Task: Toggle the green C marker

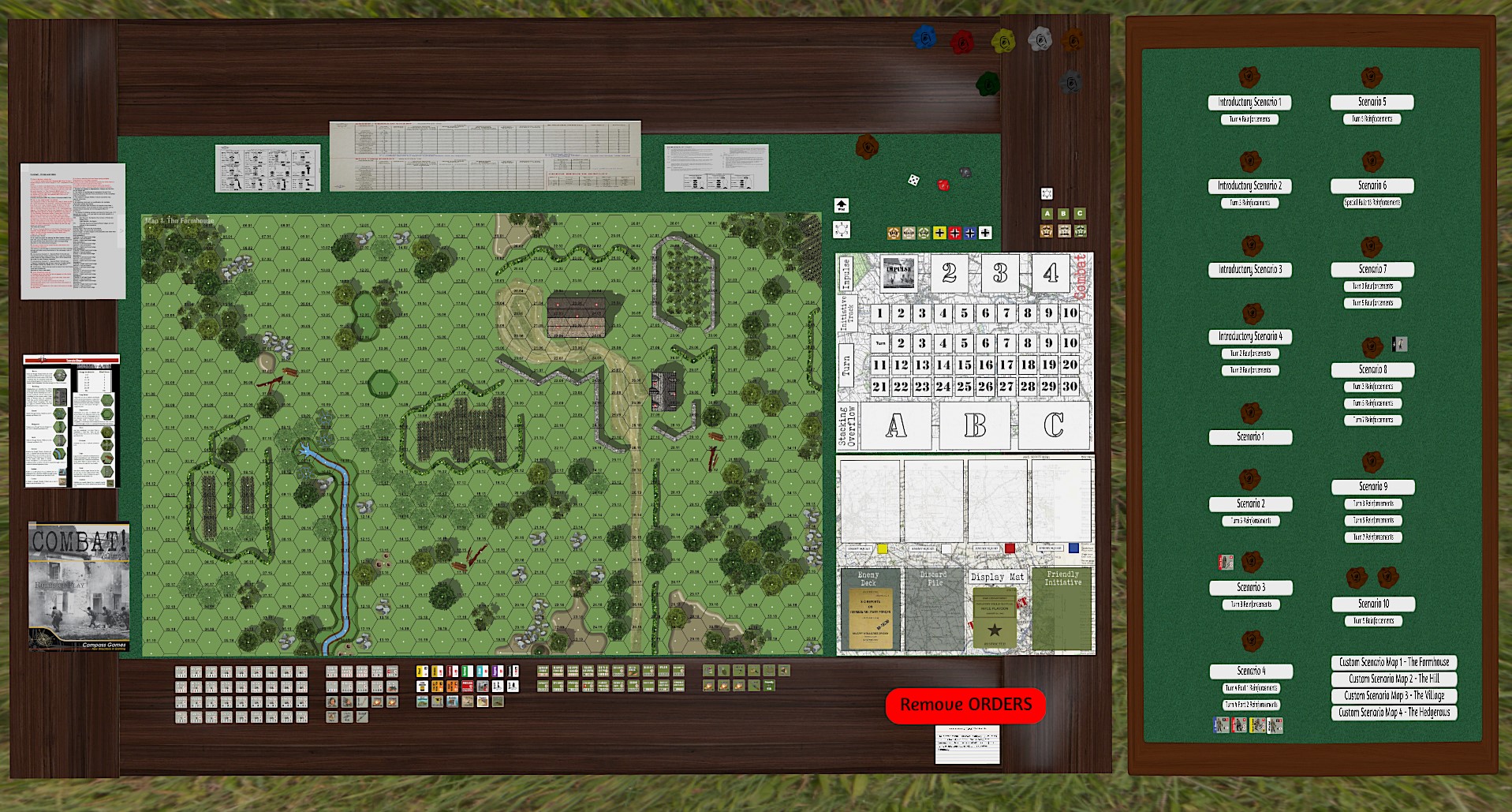Action: [x=1080, y=213]
